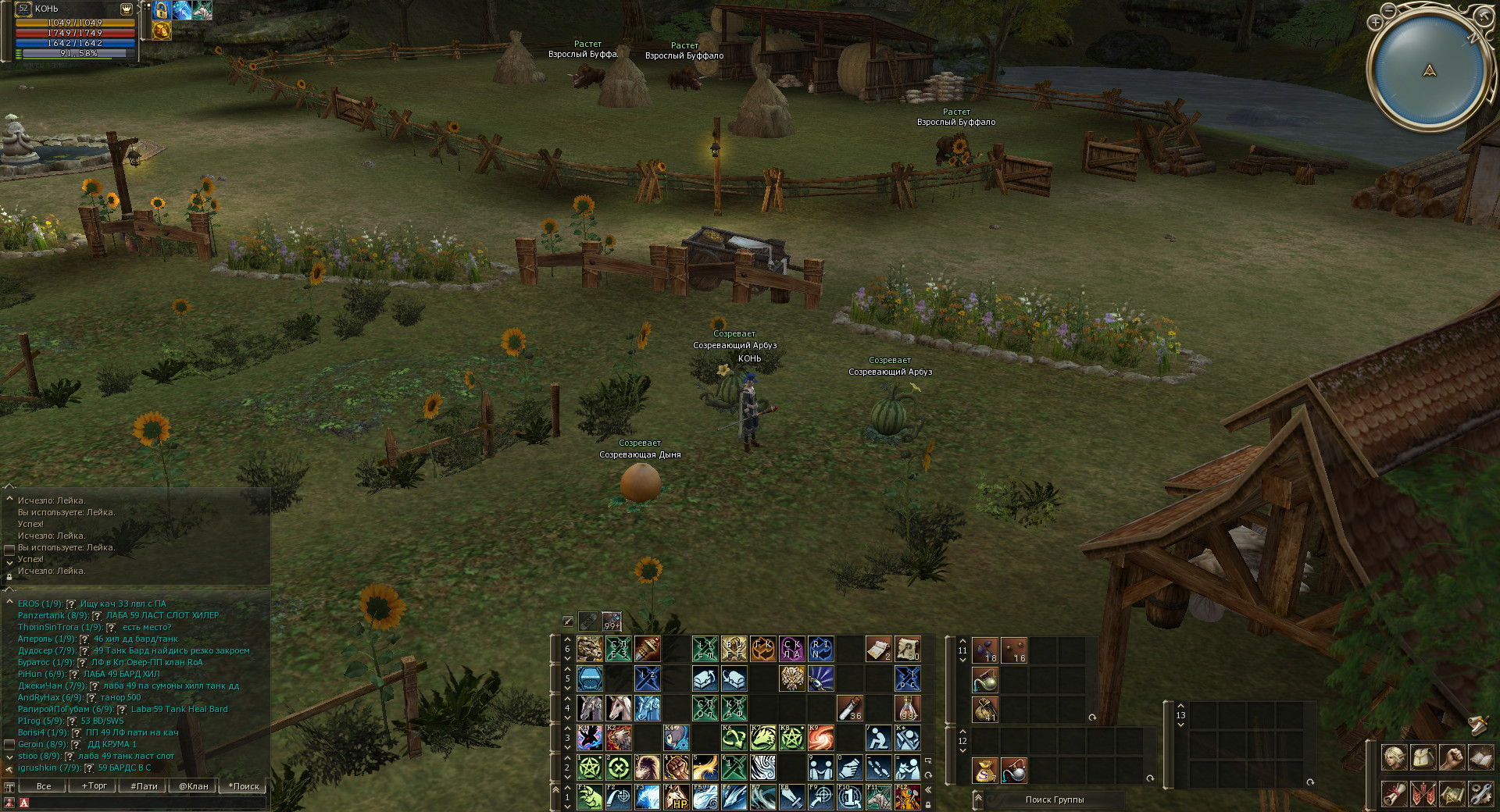Click the circular minimap radar
Image resolution: width=1500 pixels, height=812 pixels.
(1429, 71)
